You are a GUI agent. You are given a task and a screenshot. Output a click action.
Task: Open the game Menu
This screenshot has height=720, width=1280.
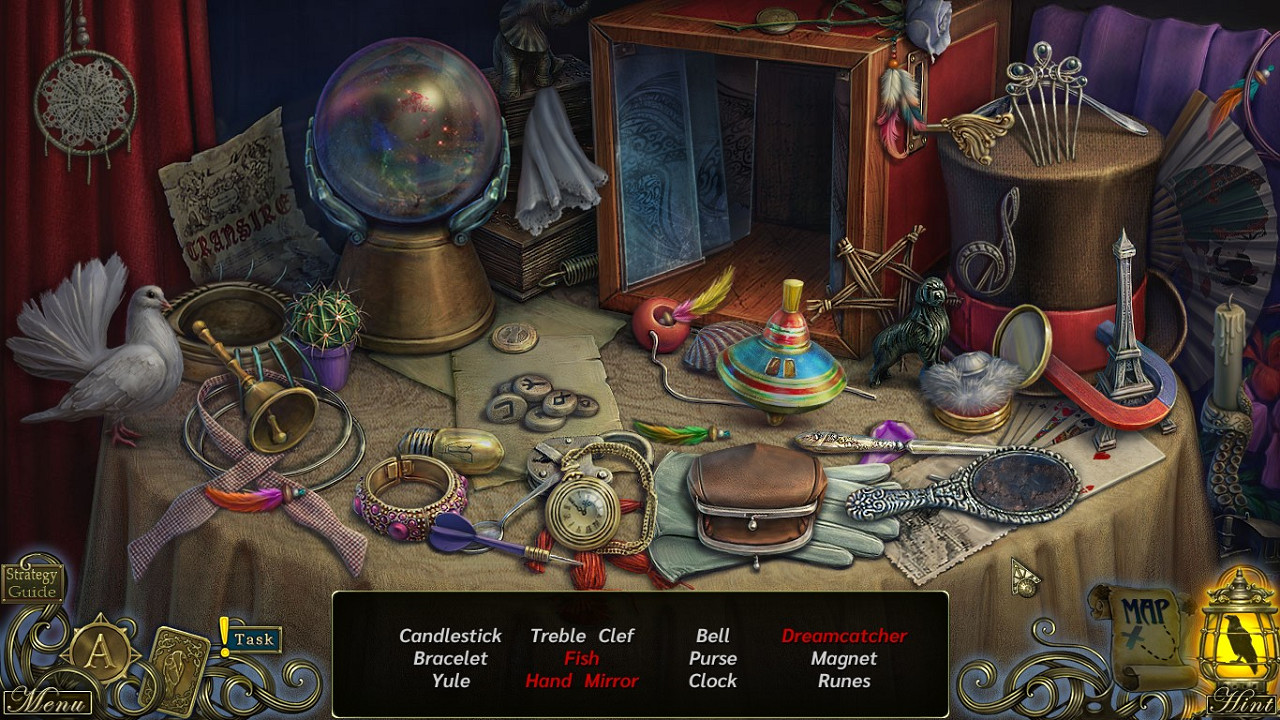(47, 700)
